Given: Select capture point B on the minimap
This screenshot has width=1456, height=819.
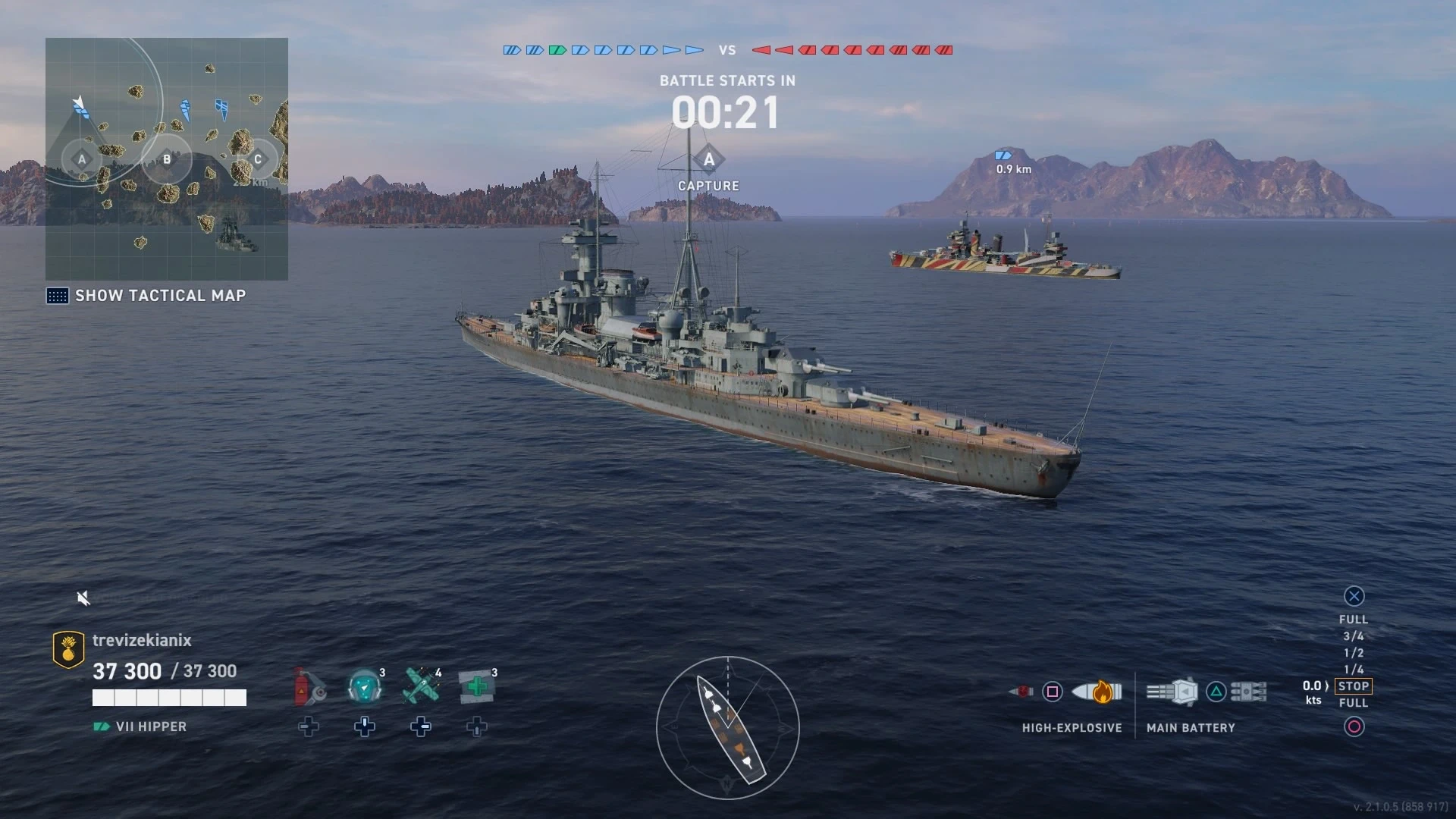Looking at the screenshot, I should (x=167, y=159).
